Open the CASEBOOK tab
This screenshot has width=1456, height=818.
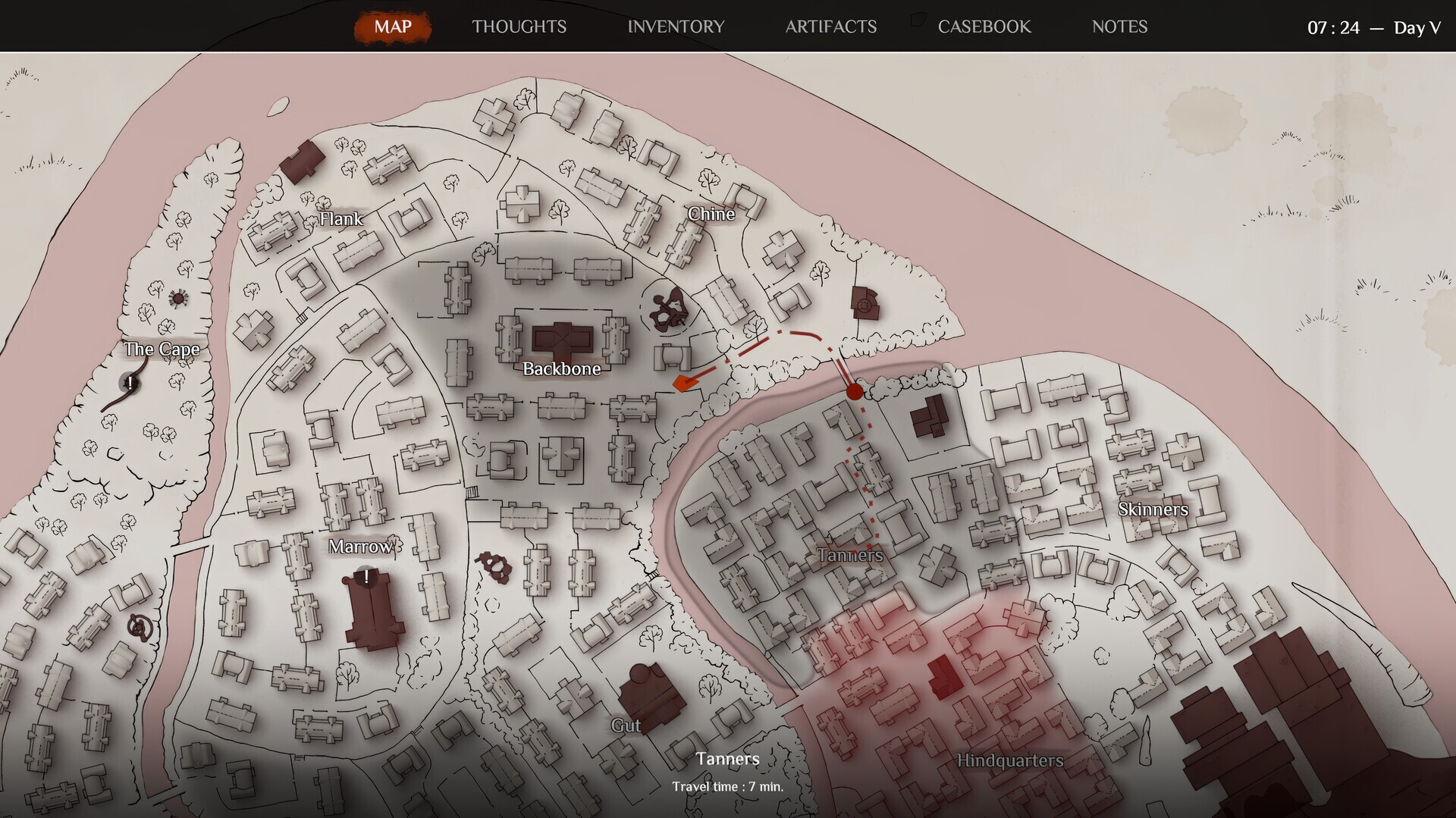pos(984,27)
